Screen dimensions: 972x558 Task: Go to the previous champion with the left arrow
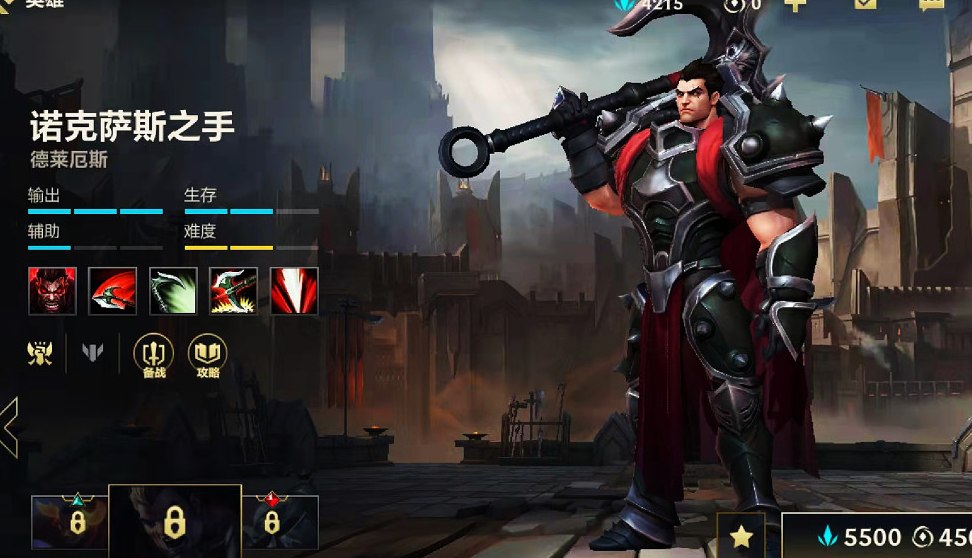pyautogui.click(x=9, y=427)
